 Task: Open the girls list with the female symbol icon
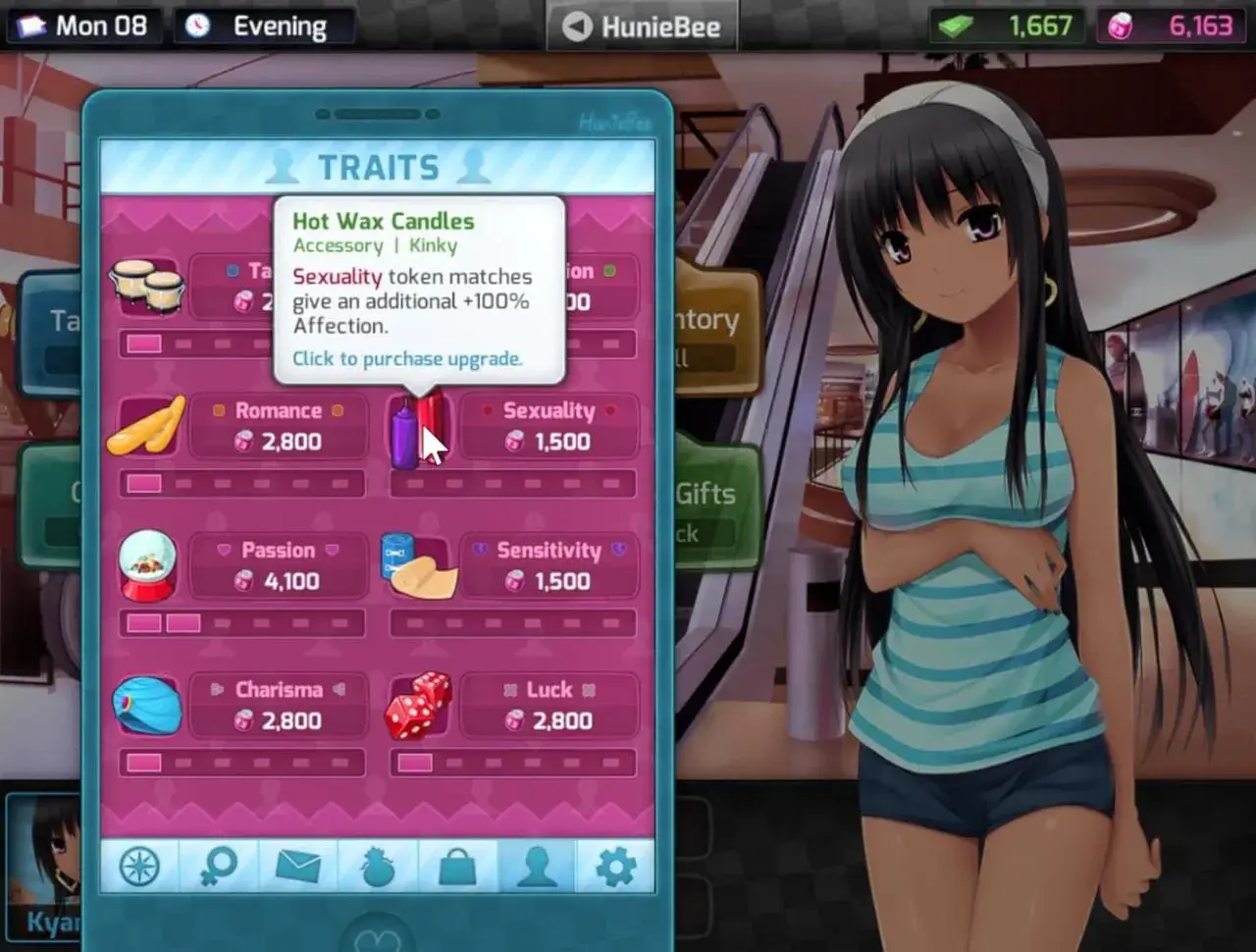click(x=219, y=868)
